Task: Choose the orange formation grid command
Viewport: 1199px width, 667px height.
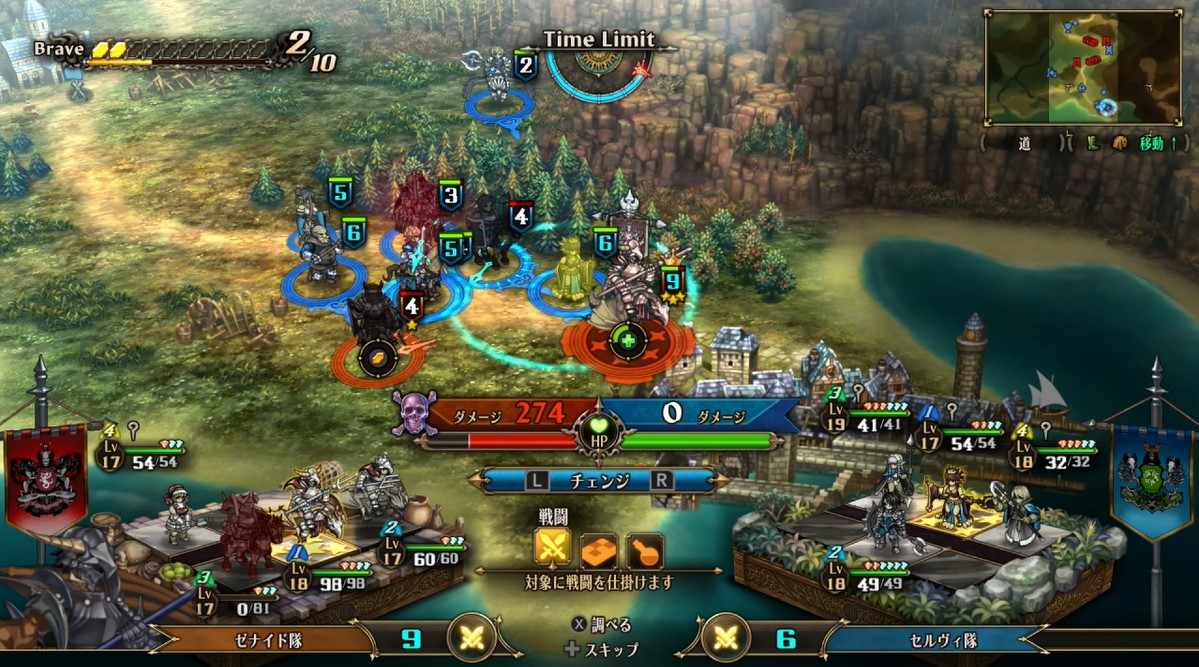Action: click(599, 548)
